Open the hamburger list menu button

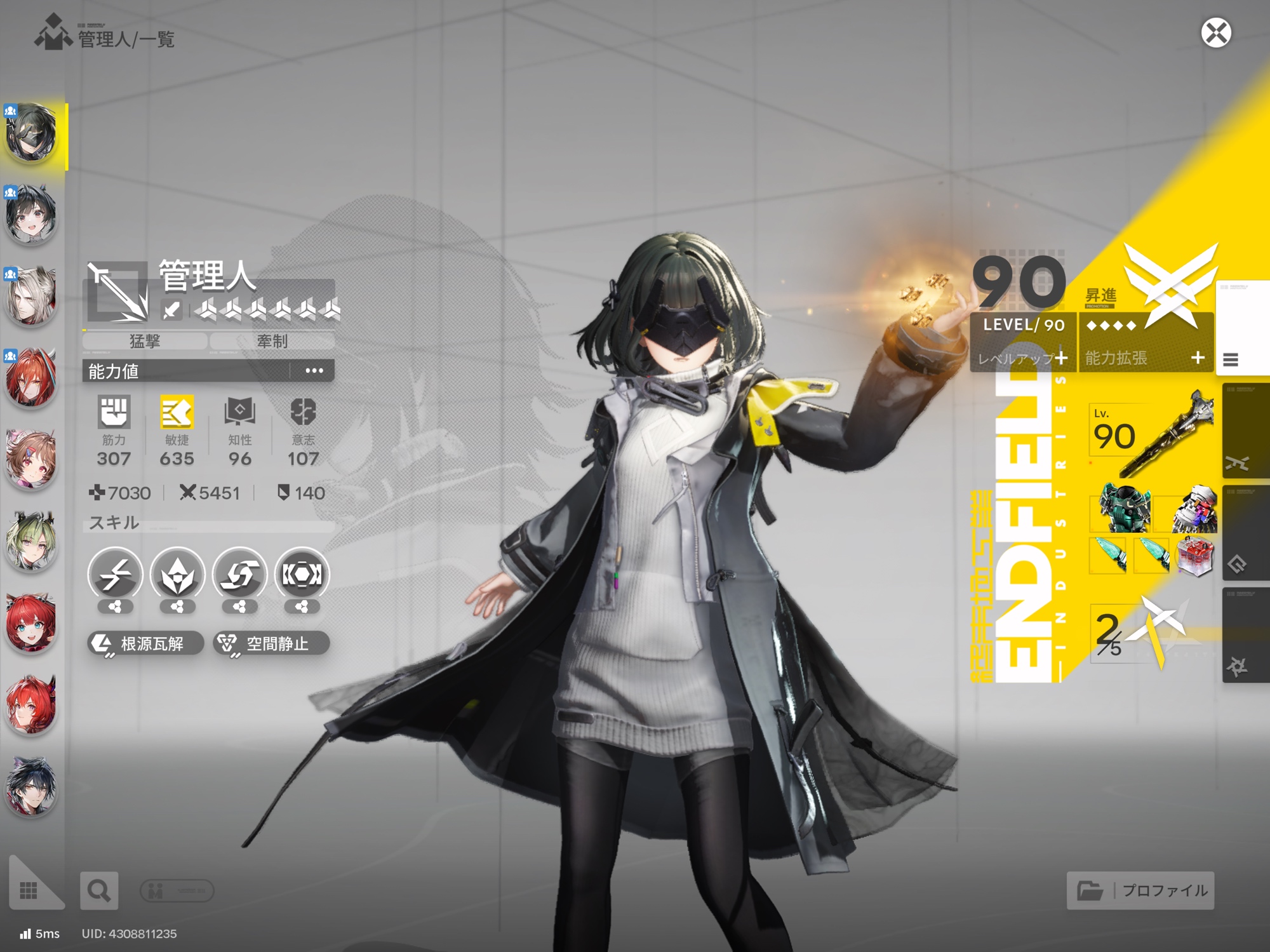[1231, 360]
